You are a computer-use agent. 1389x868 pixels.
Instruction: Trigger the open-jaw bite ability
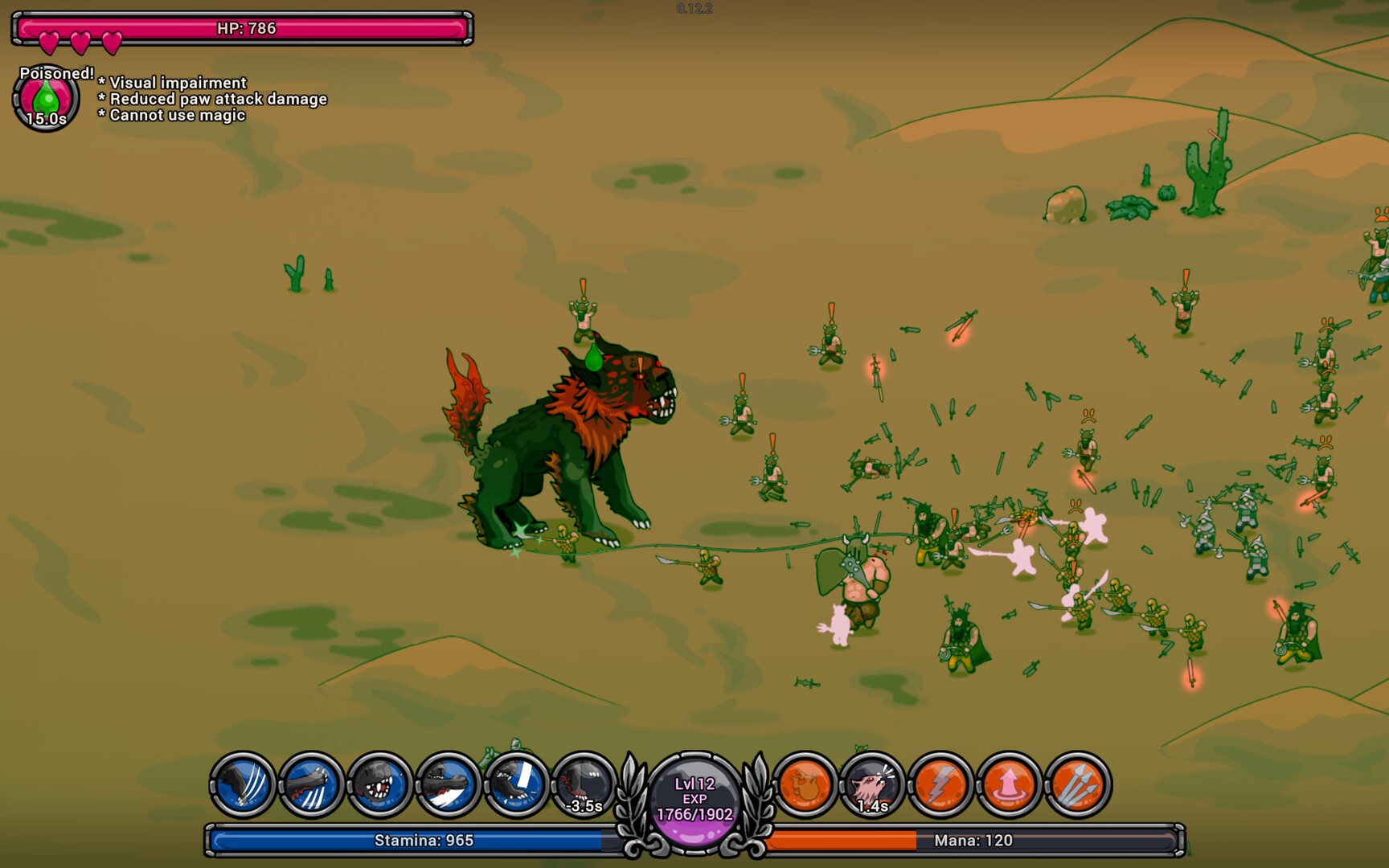(x=379, y=784)
